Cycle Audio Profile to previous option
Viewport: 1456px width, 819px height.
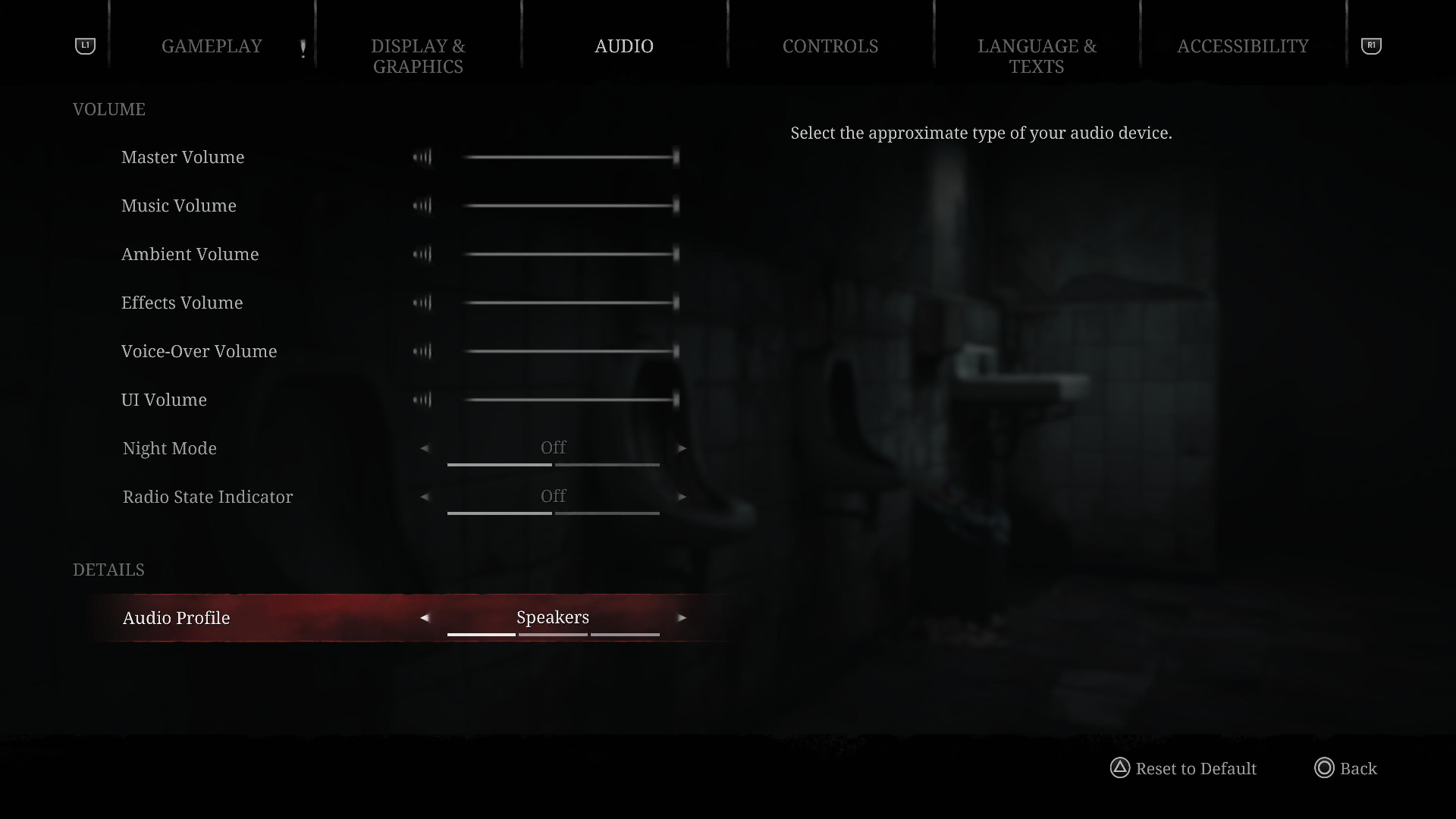(425, 618)
